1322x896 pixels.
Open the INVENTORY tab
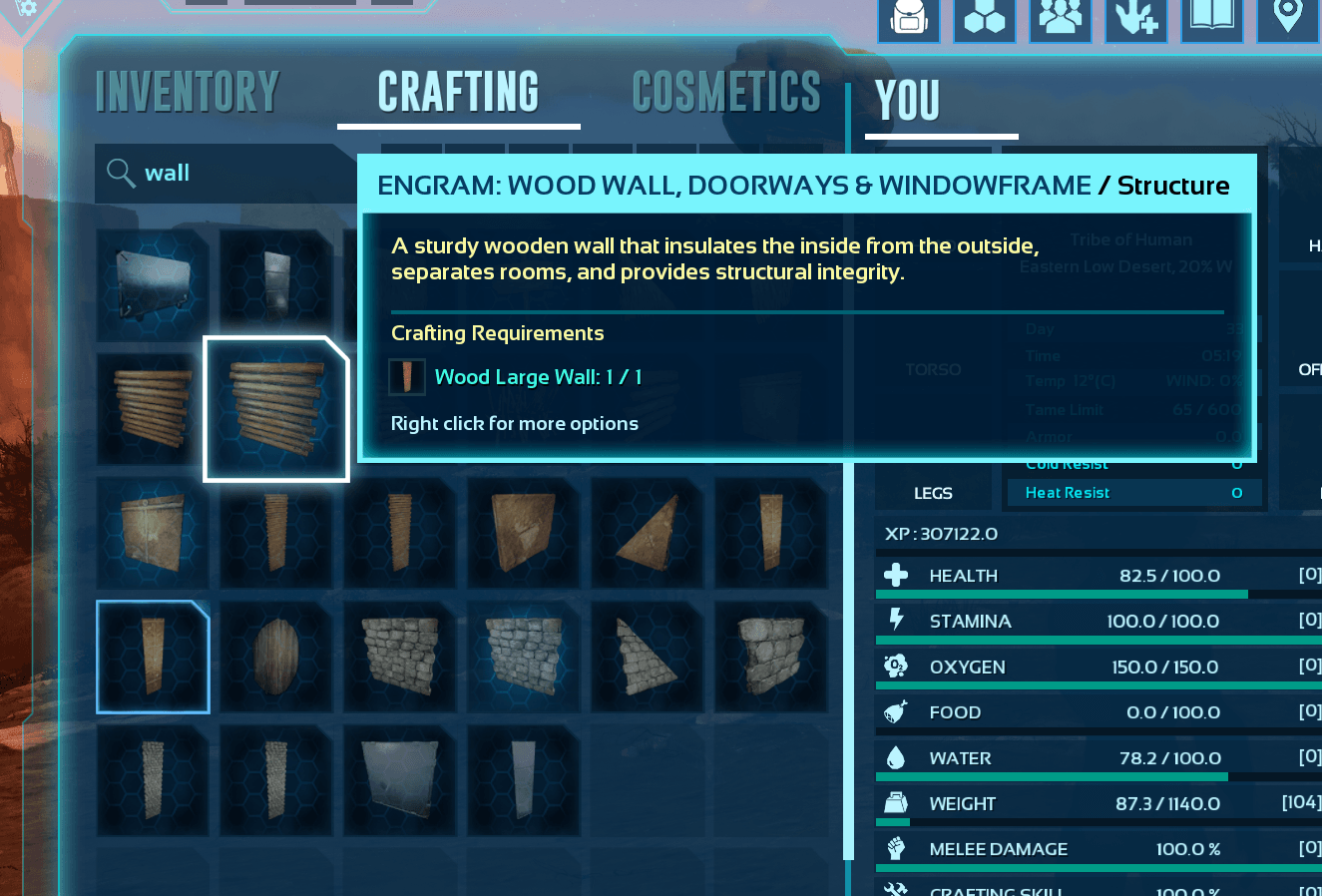(187, 93)
